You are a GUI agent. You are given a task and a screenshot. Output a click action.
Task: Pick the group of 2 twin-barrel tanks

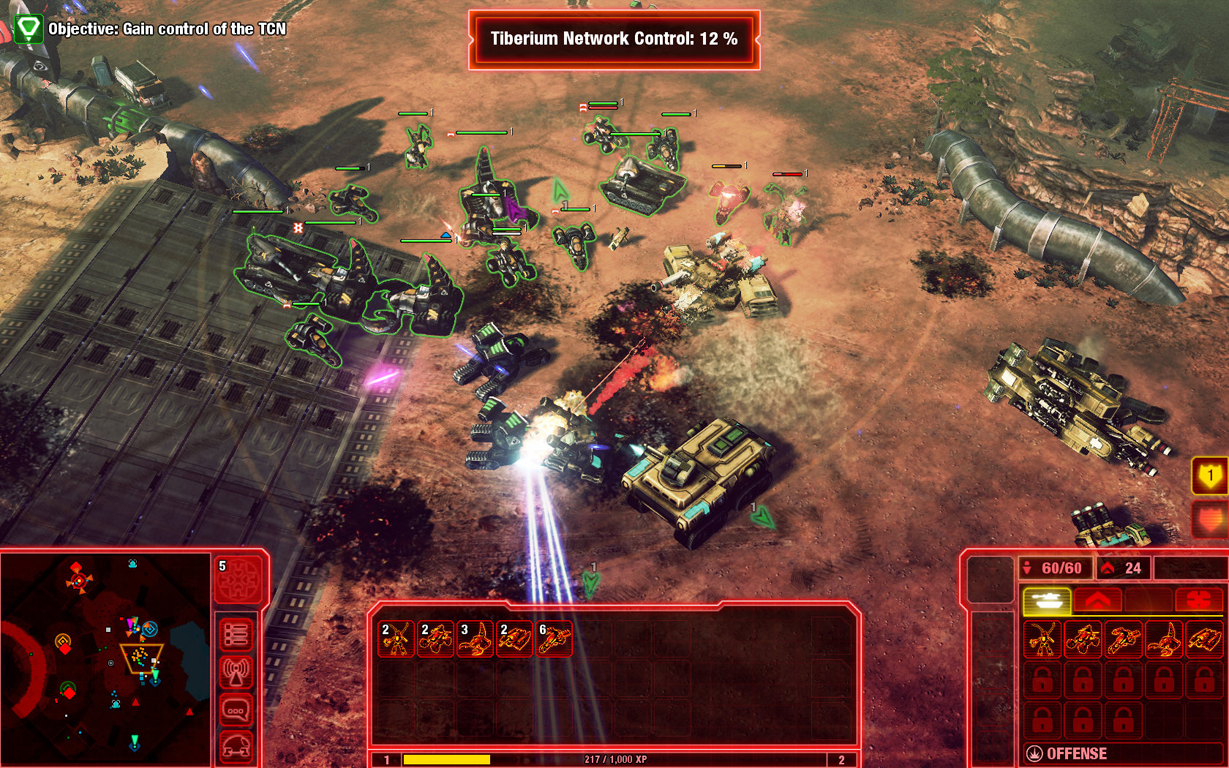(x=514, y=639)
